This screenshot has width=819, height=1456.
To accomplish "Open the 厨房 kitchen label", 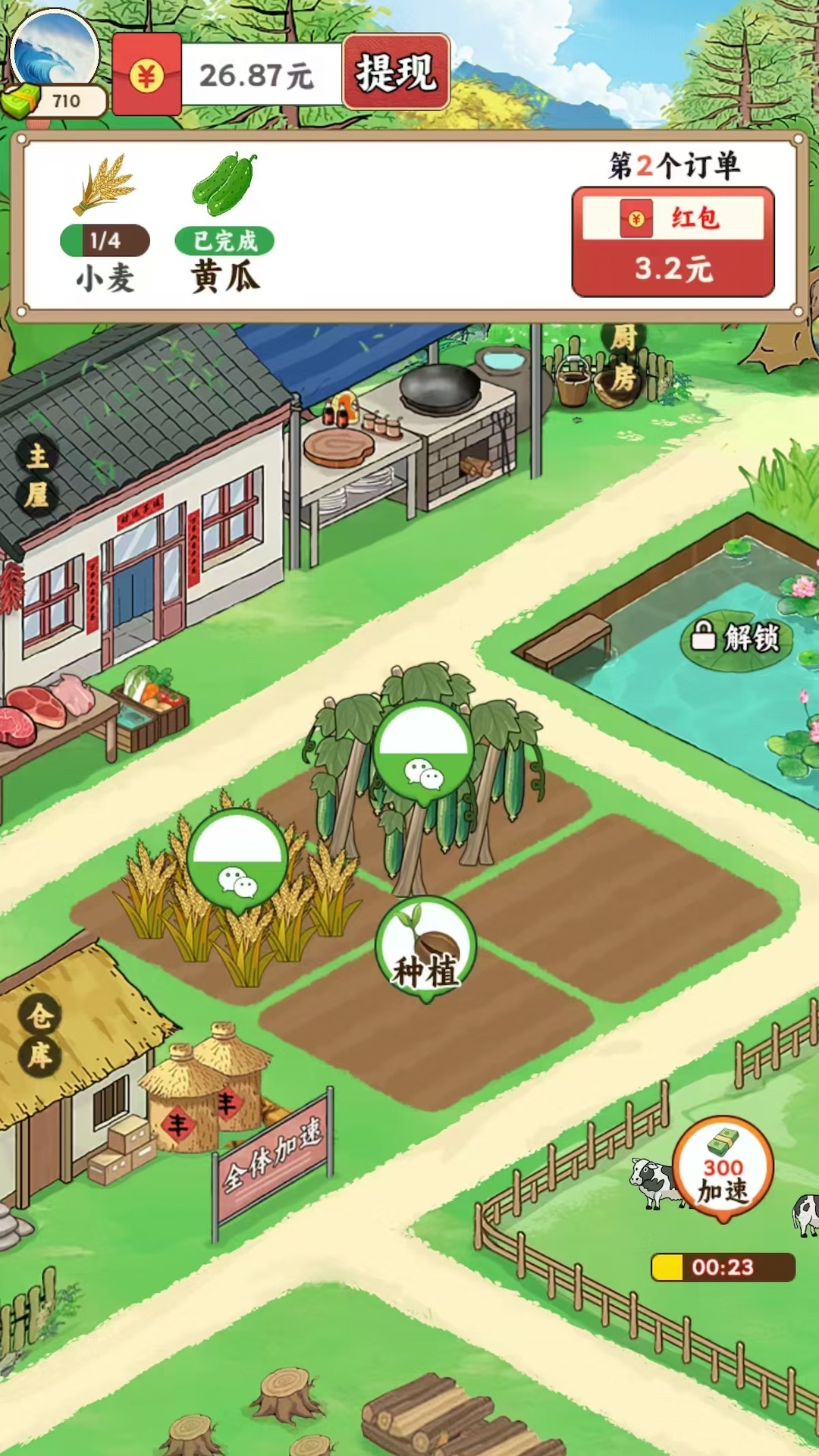I will tap(623, 358).
